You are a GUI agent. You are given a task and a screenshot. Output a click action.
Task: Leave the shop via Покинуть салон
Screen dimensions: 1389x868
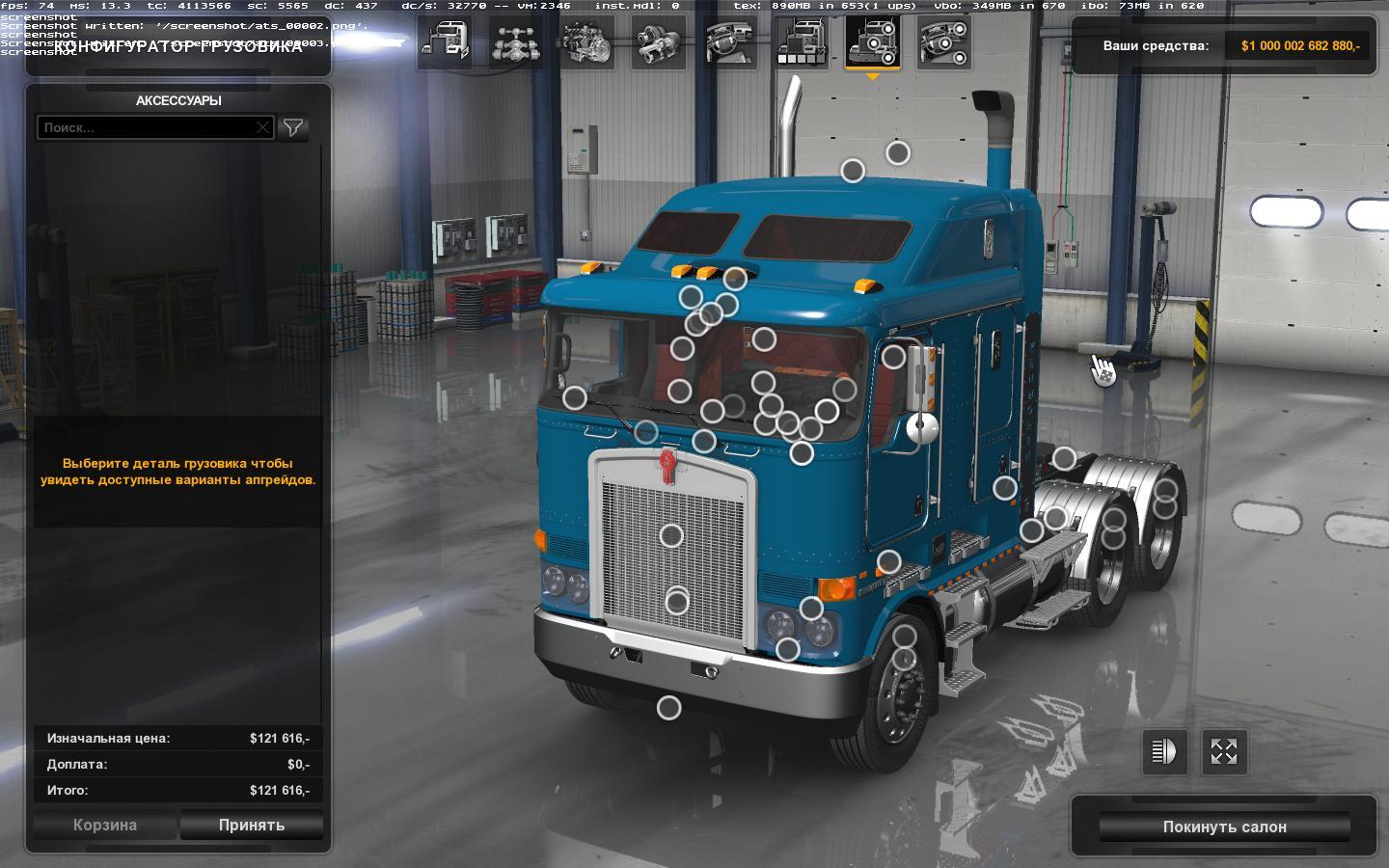tap(1224, 827)
